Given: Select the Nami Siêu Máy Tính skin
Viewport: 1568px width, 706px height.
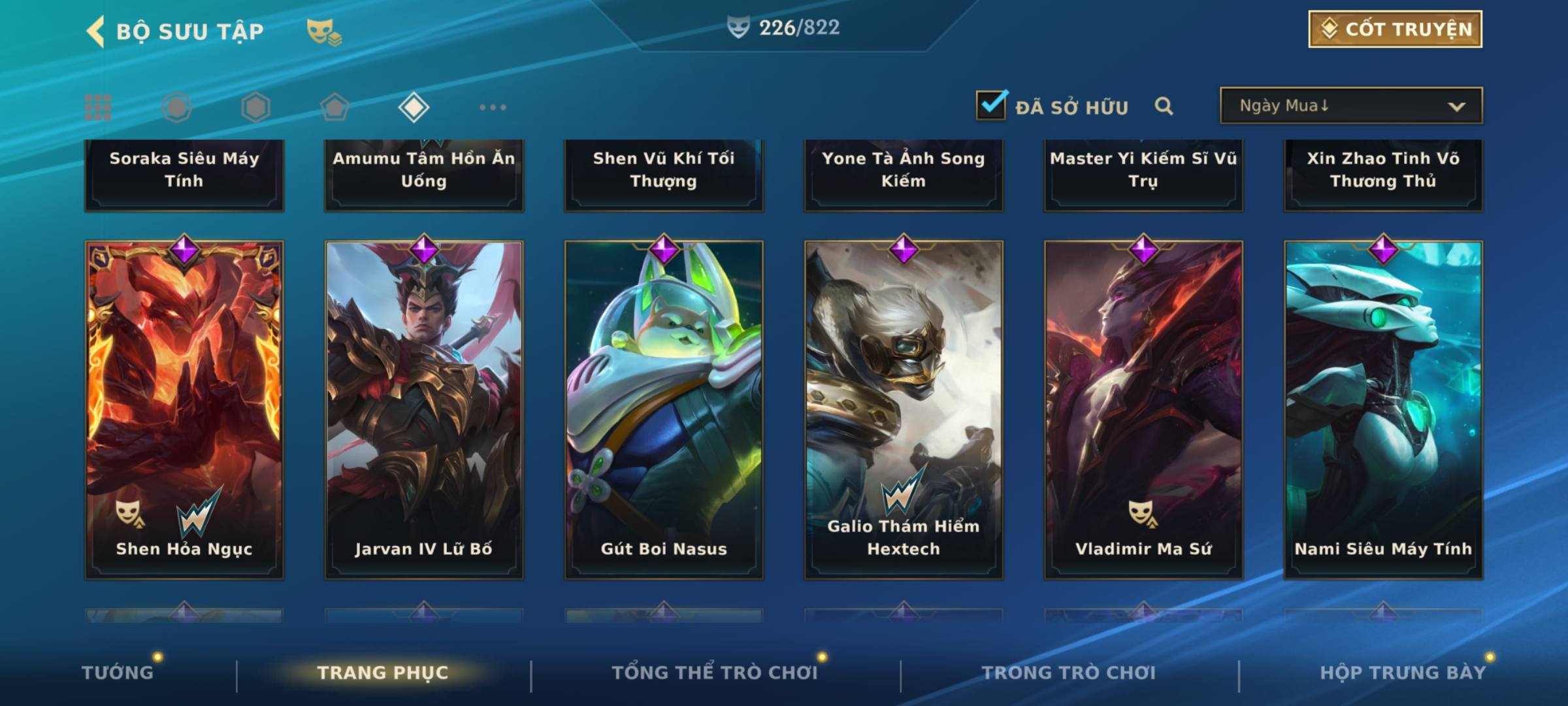Looking at the screenshot, I should pyautogui.click(x=1383, y=409).
